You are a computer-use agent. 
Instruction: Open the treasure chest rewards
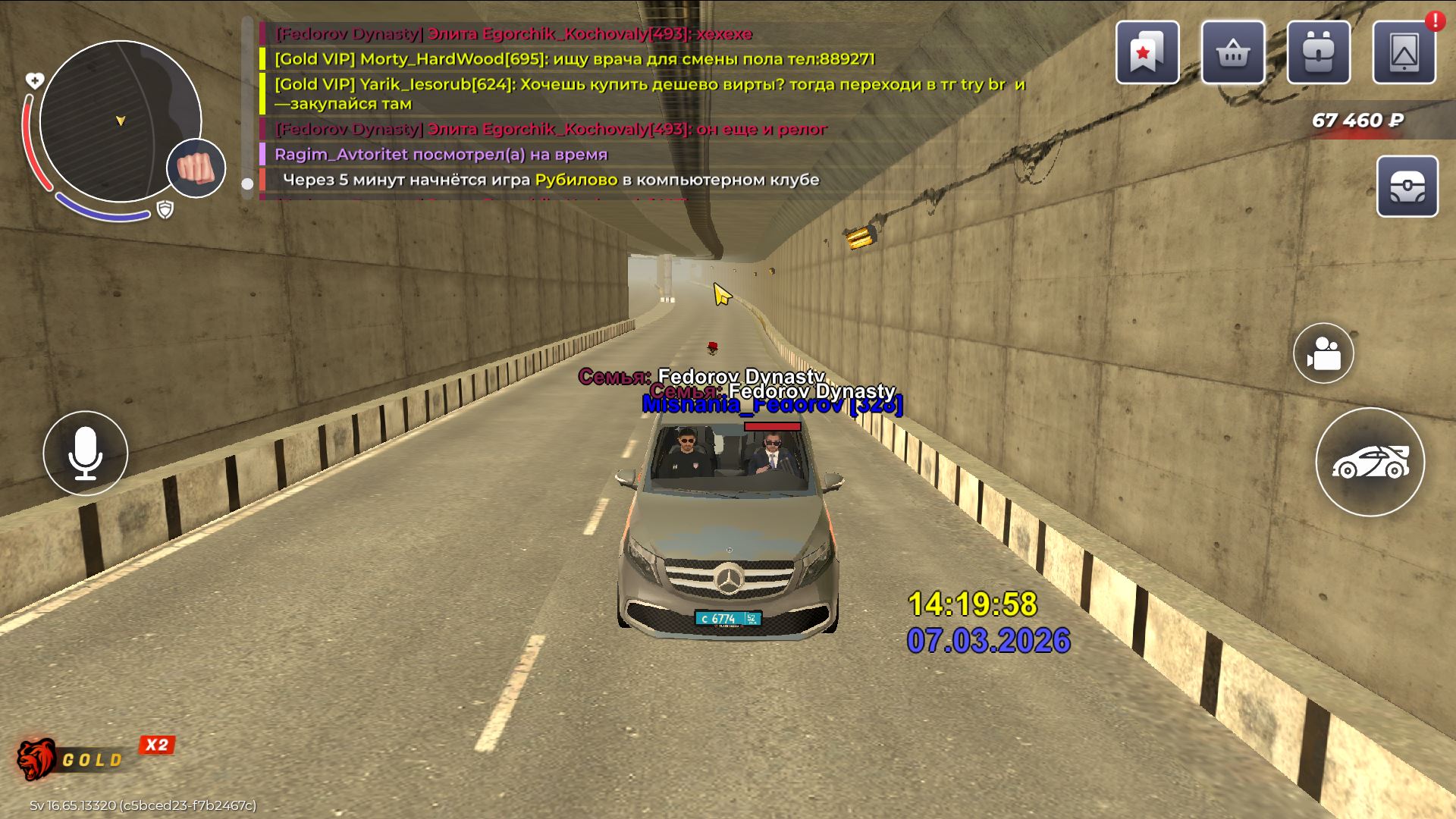[x=1407, y=187]
